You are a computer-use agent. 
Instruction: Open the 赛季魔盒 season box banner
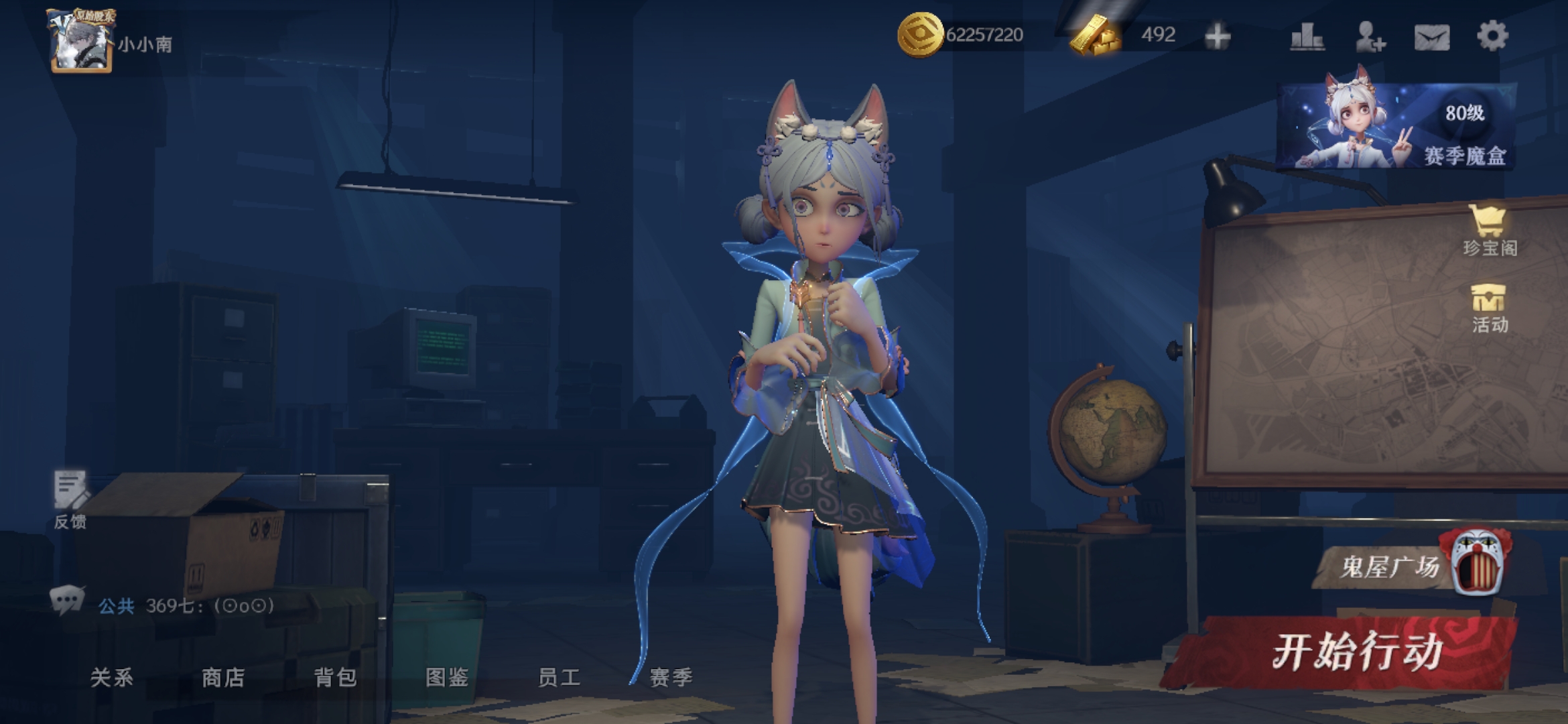tap(1396, 126)
